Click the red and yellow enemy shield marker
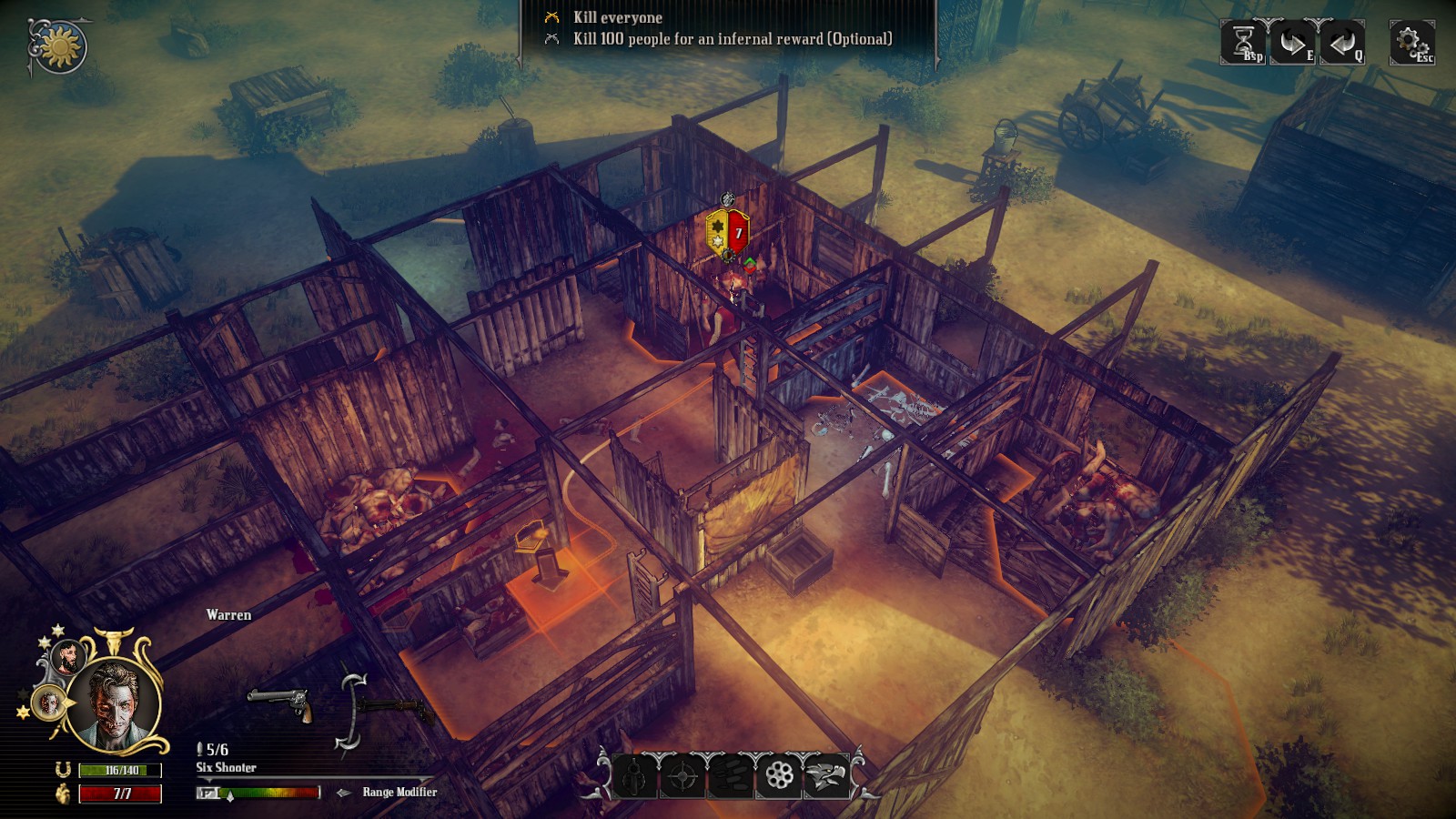 click(728, 234)
